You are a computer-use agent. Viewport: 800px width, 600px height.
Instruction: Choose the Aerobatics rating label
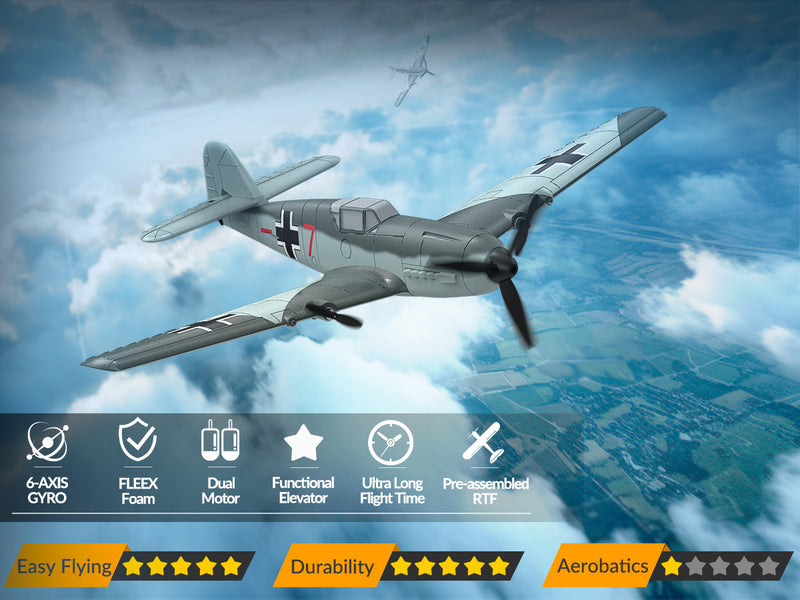602,566
